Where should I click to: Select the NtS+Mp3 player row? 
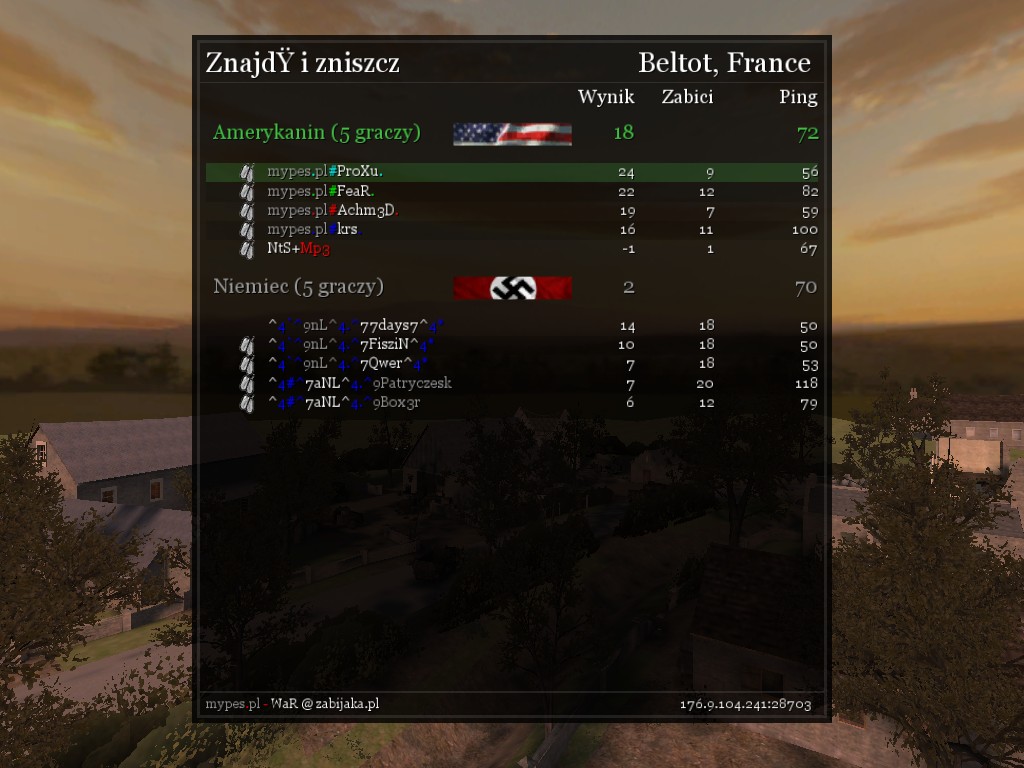(512, 248)
